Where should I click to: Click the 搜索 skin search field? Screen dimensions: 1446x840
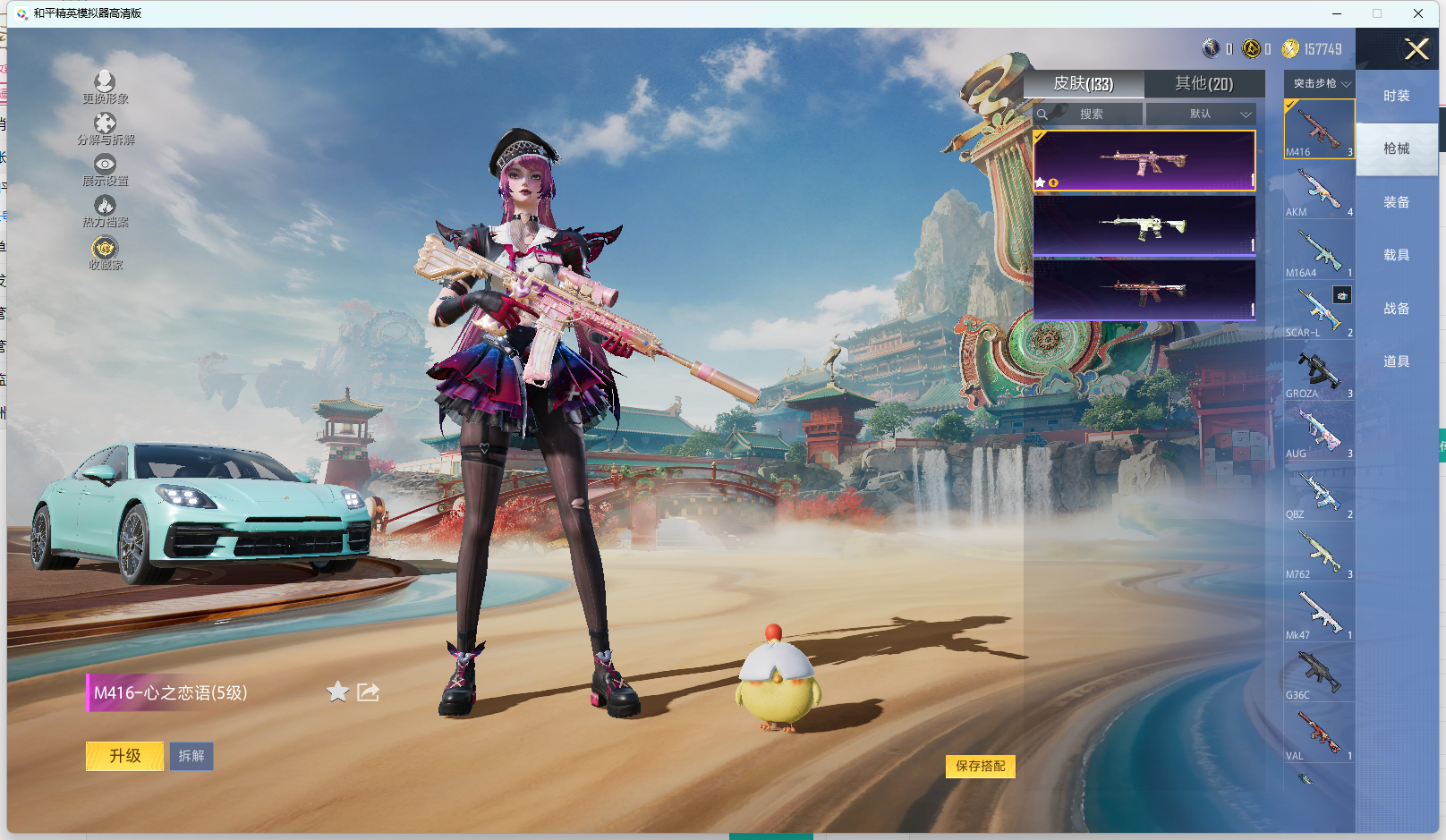click(1090, 114)
